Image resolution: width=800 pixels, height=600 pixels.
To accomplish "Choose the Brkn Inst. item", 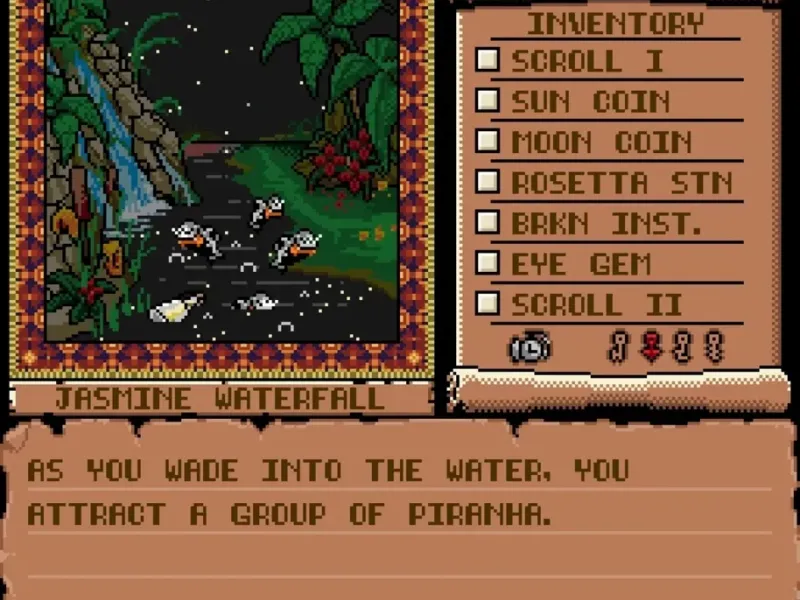I will (487, 222).
